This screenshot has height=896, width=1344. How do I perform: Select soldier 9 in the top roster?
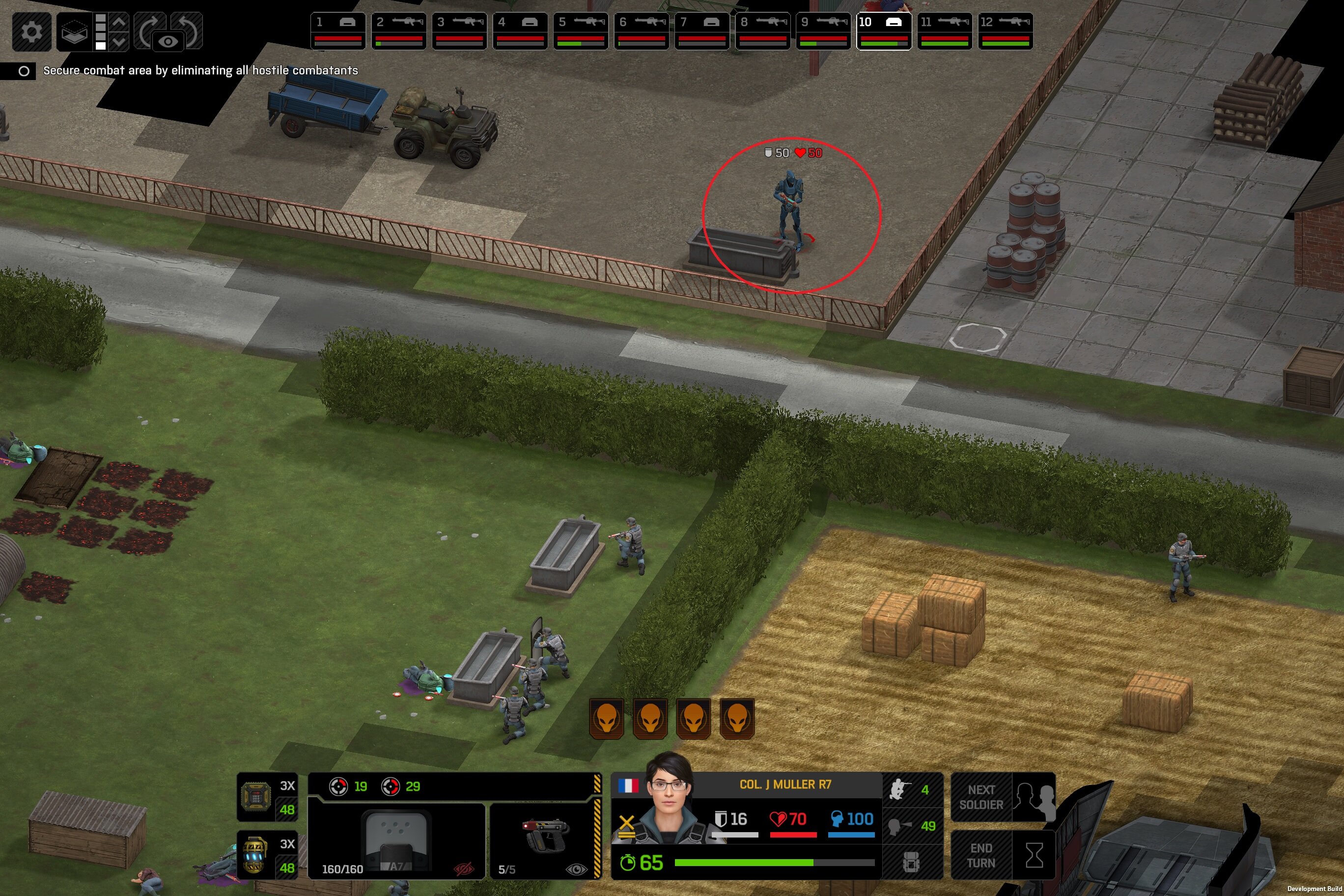tap(823, 31)
